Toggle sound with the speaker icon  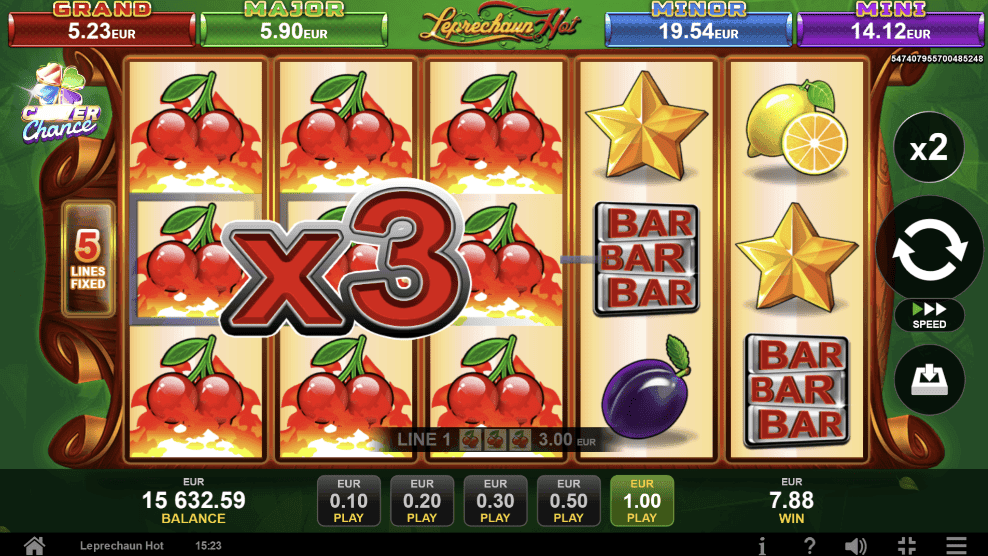coord(855,546)
